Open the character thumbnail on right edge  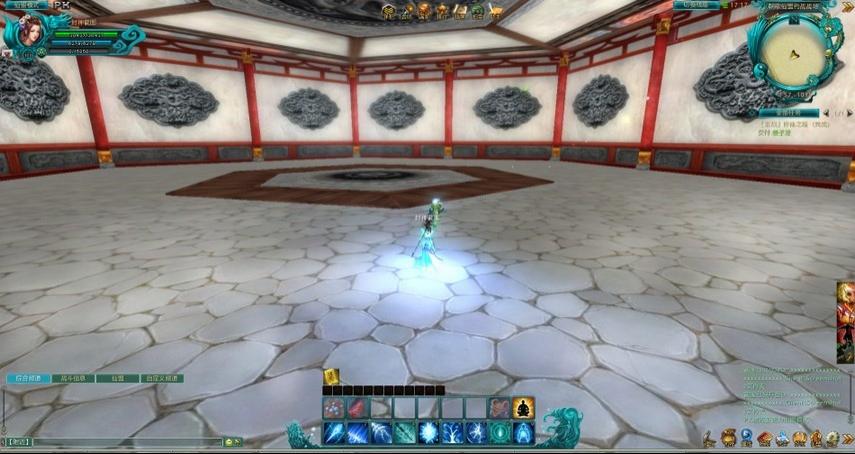[846, 320]
